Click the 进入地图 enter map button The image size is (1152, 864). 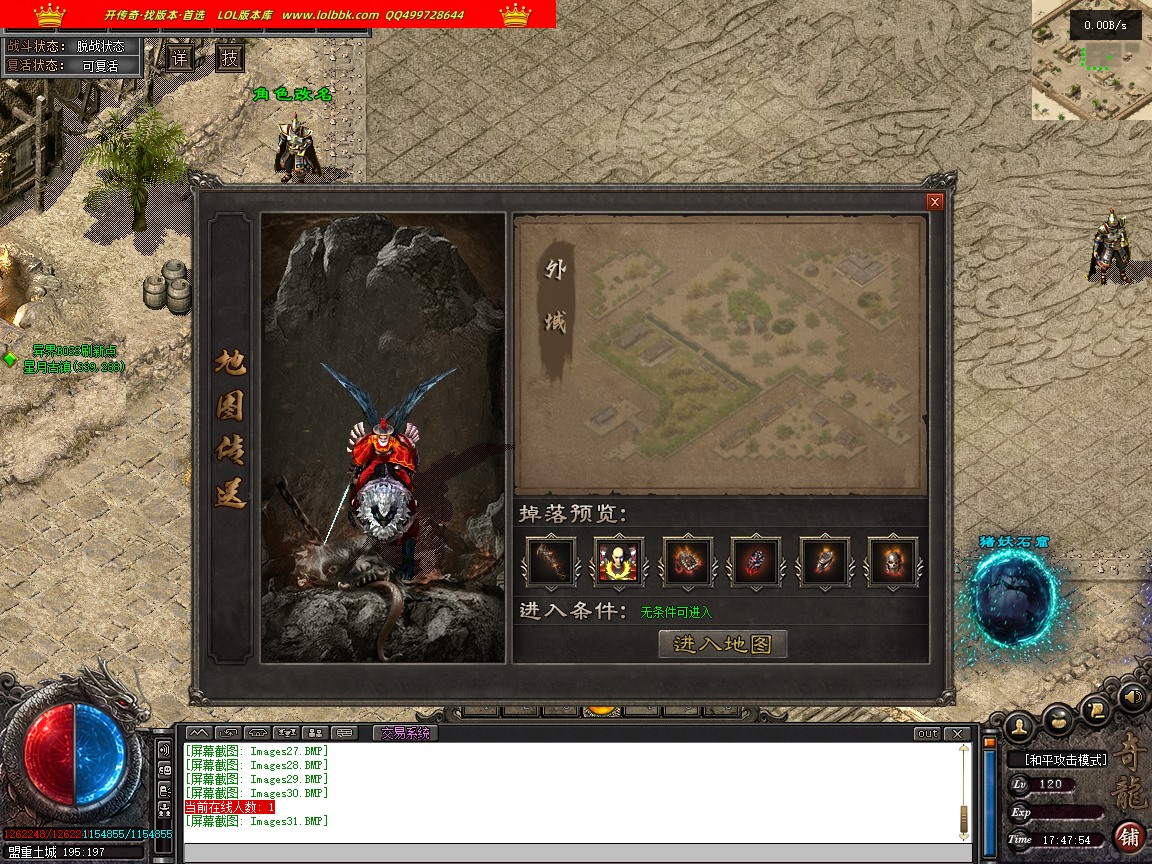(x=723, y=644)
